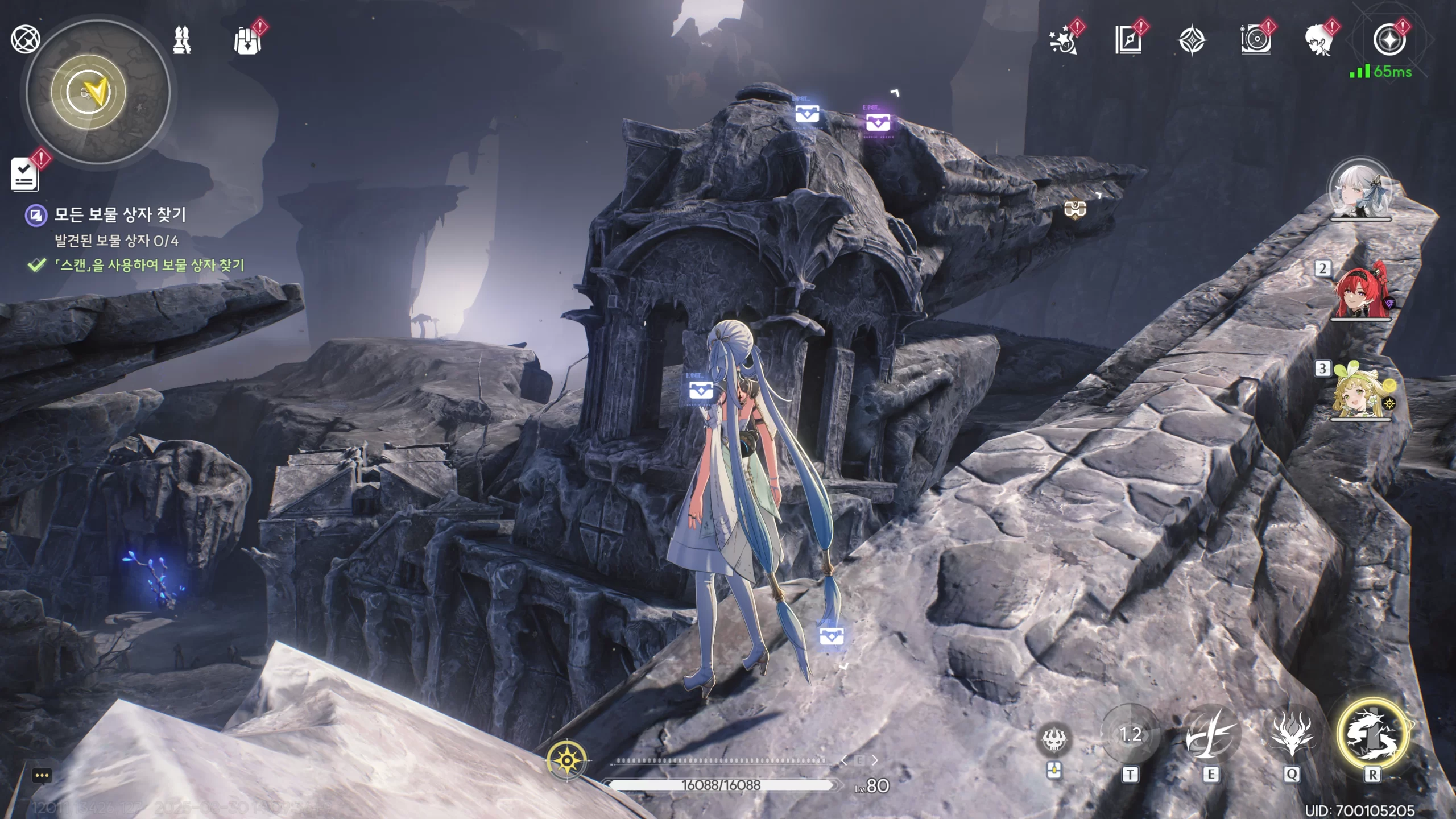Open the four-point star diamond icon
The image size is (1456, 819).
(1192, 41)
